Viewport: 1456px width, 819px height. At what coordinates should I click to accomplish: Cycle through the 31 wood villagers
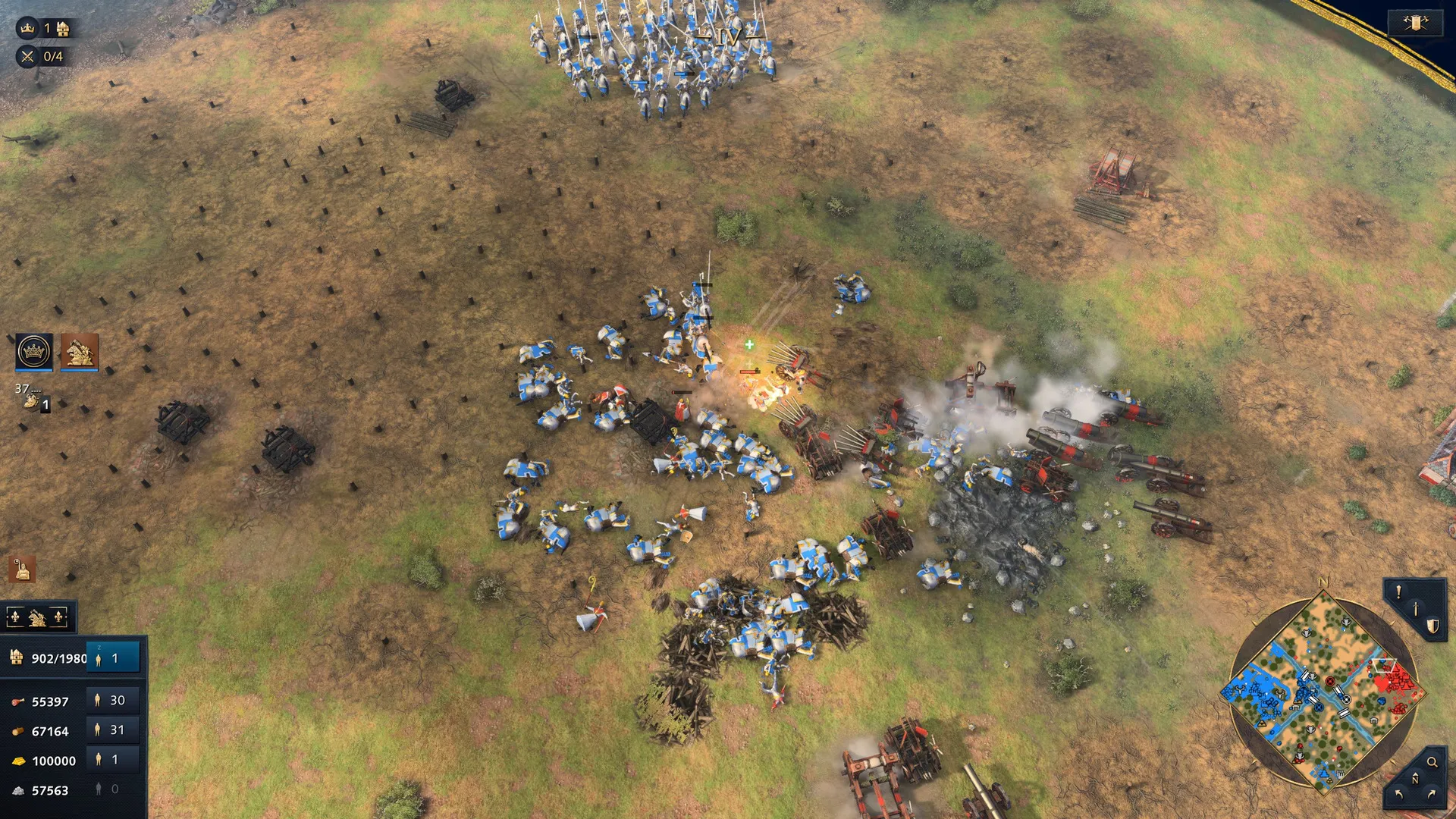click(x=114, y=730)
